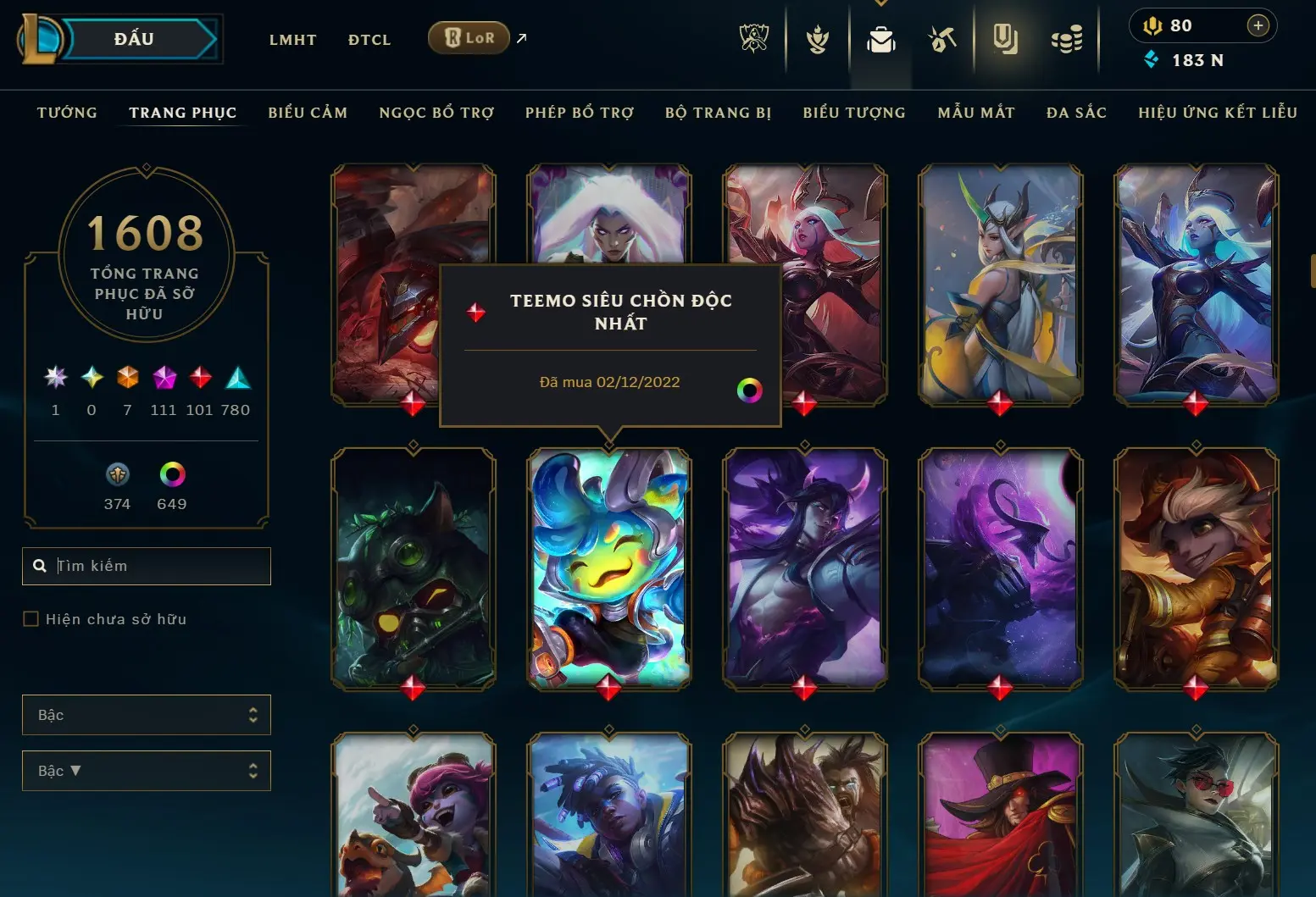
Task: Switch to NGỌC BỔ TRỢ tab
Action: pyautogui.click(x=436, y=113)
